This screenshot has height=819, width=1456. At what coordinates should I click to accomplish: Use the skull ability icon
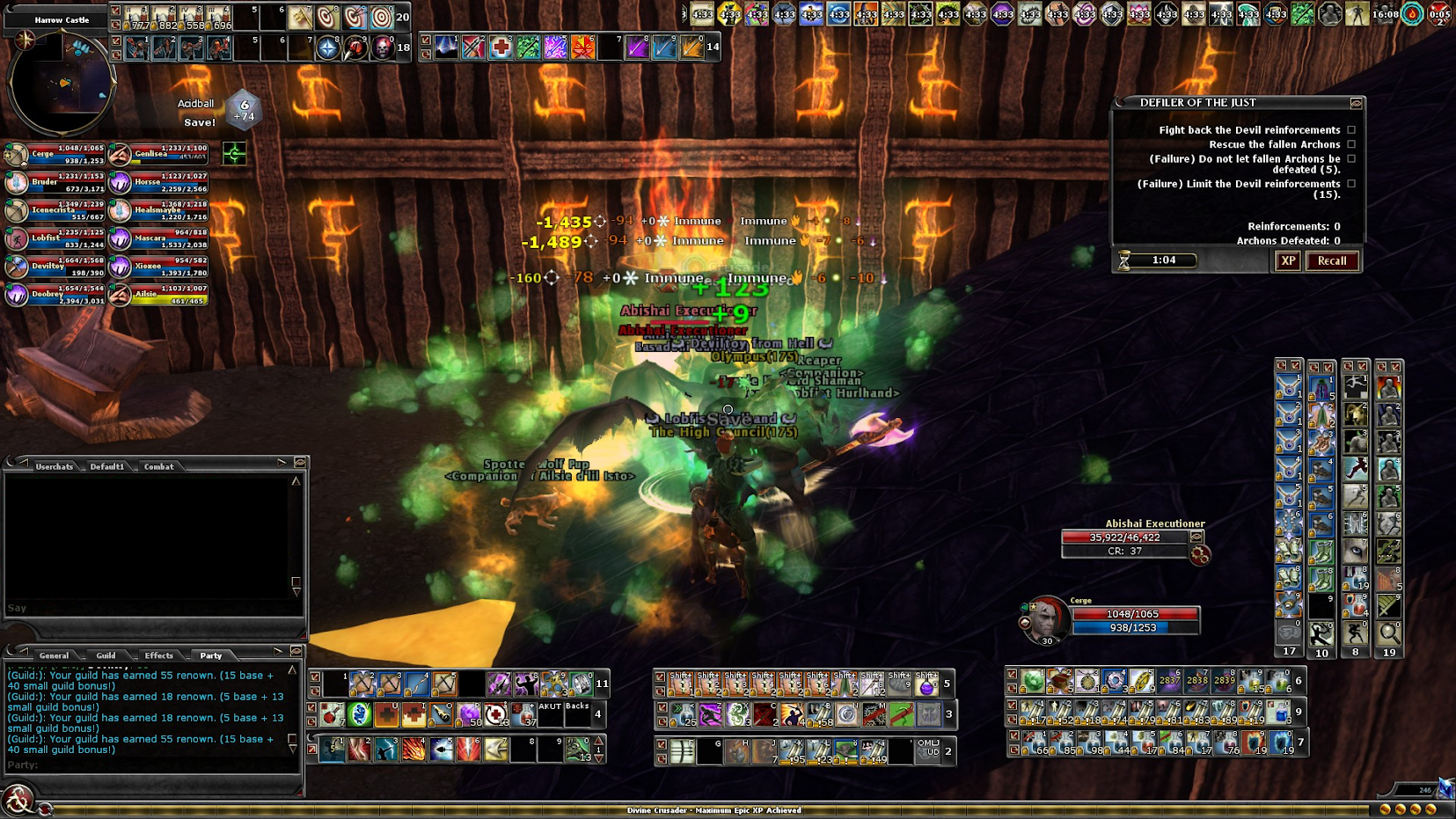383,48
